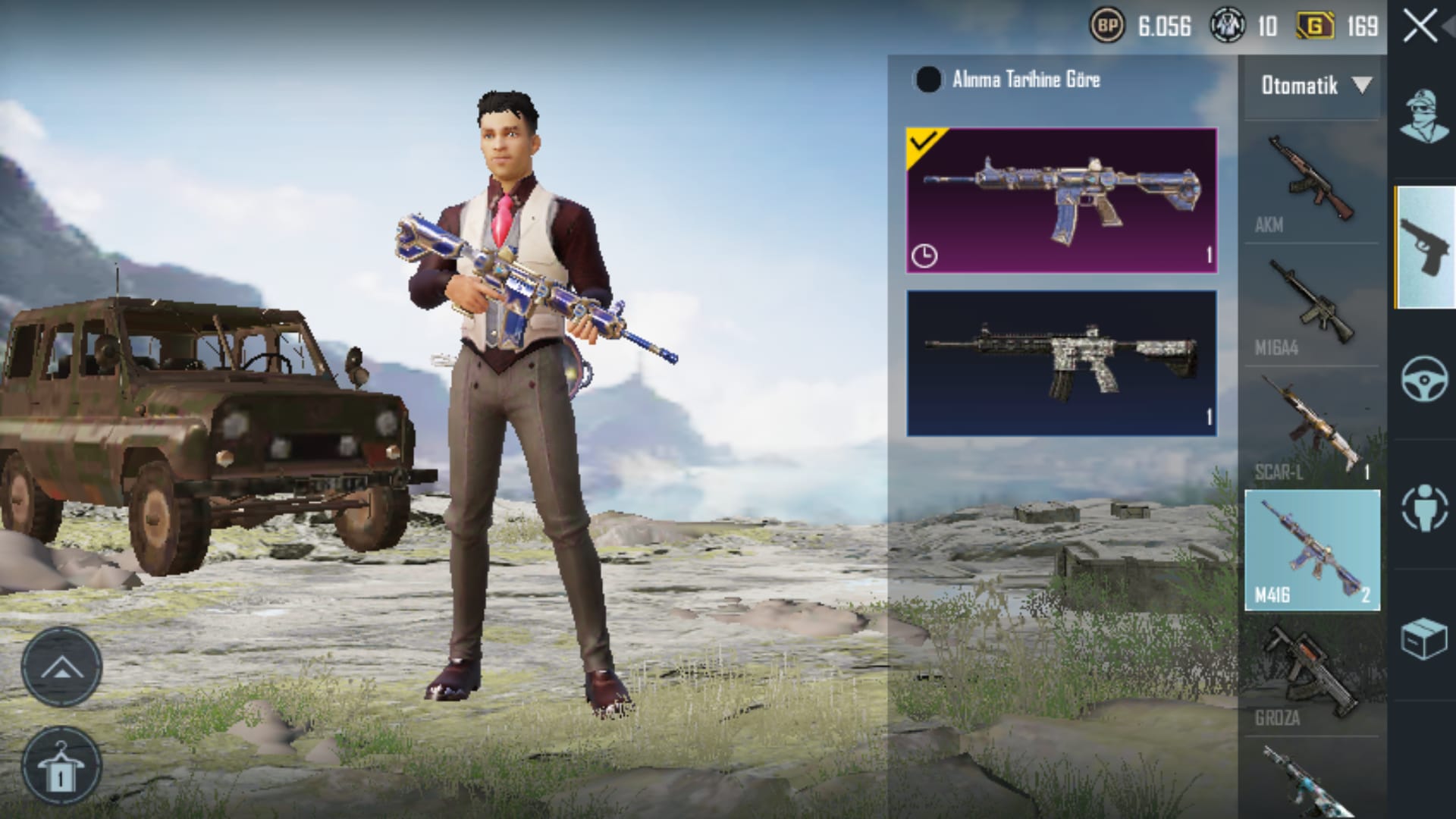1456x819 pixels.
Task: Click the expand arrow button
Action: [x=61, y=668]
